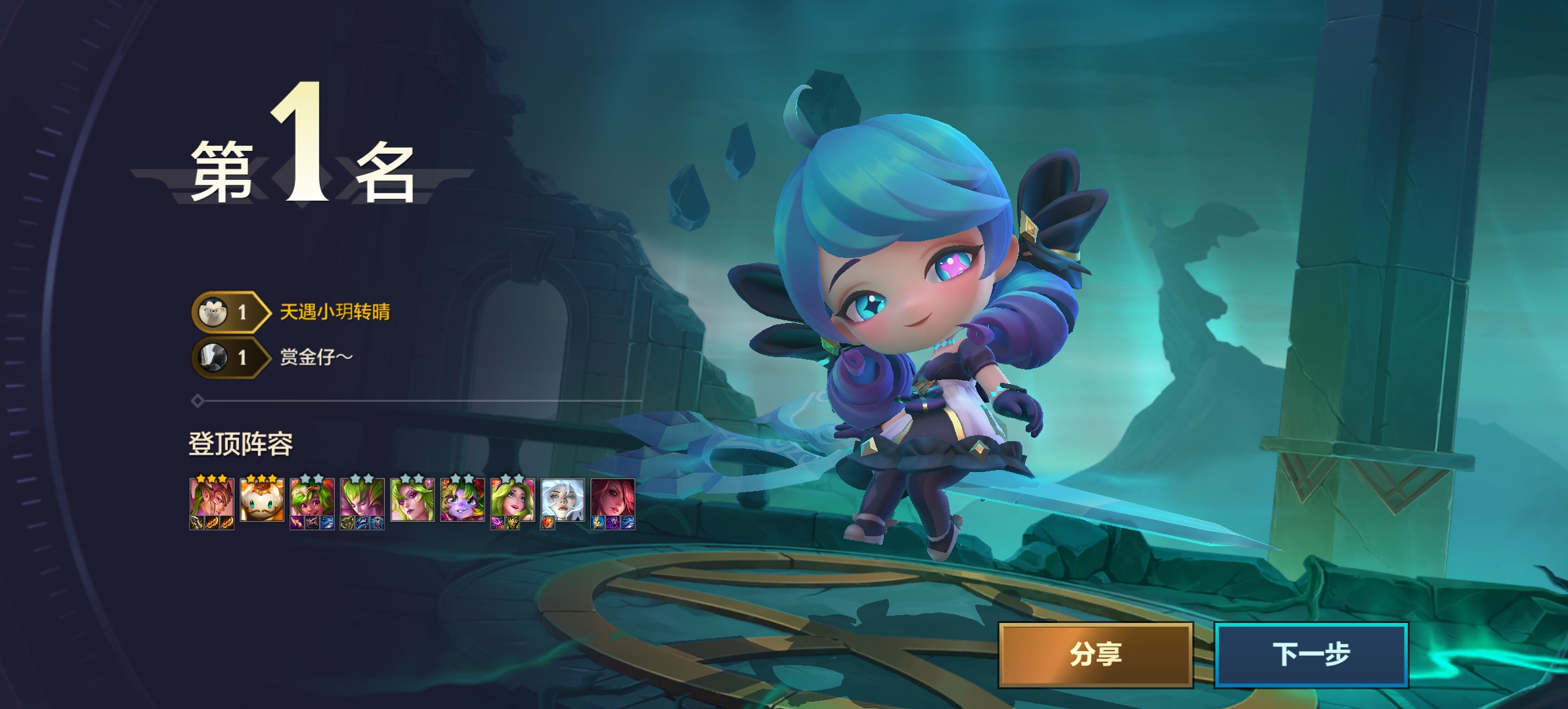1568x709 pixels.
Task: Inspect the white-haired woman champion portrait
Action: pos(562,500)
